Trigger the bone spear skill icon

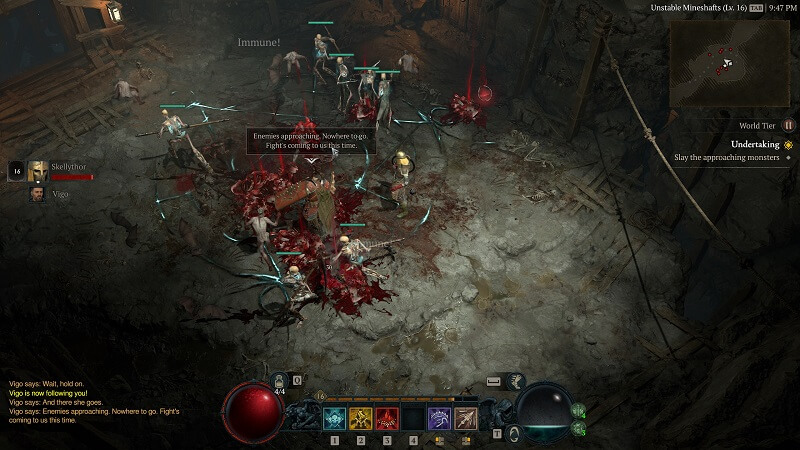click(x=465, y=419)
